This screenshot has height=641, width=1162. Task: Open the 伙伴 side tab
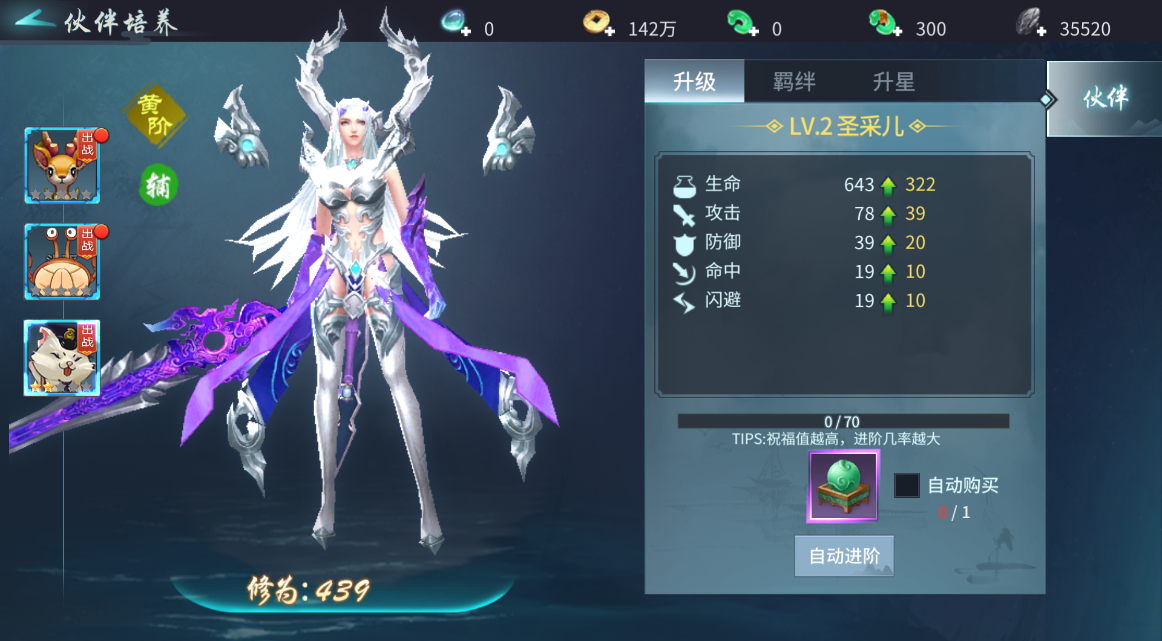click(1104, 98)
